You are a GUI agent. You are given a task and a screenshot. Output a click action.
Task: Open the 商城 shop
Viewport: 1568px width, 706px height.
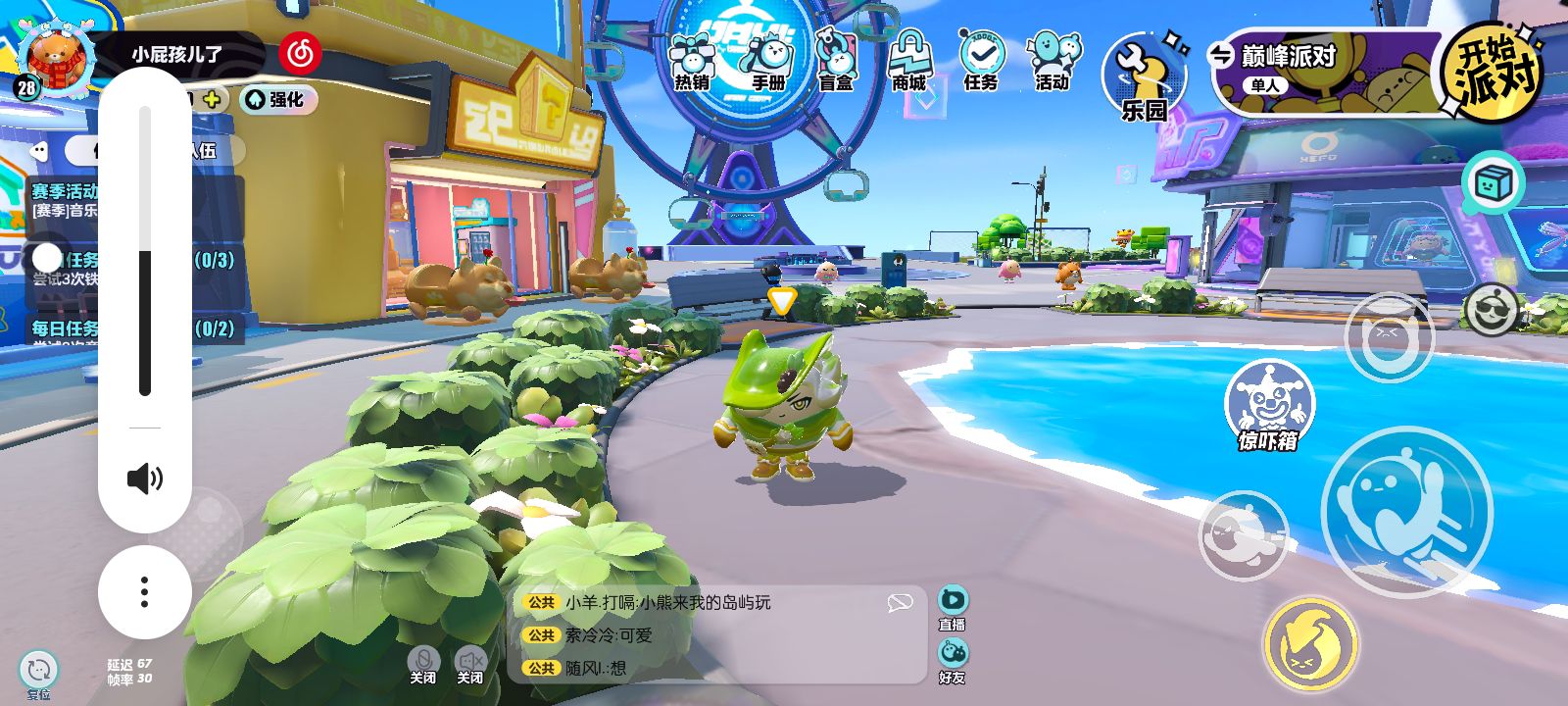(908, 61)
